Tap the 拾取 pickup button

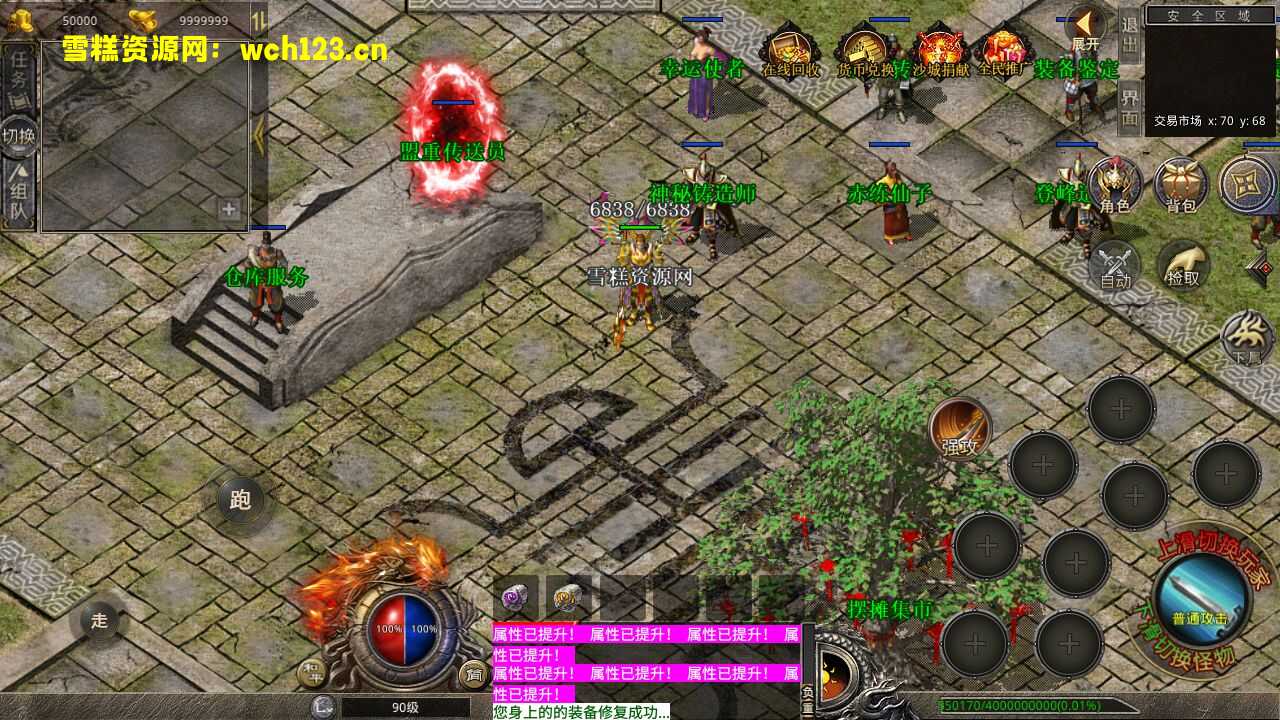point(1183,266)
